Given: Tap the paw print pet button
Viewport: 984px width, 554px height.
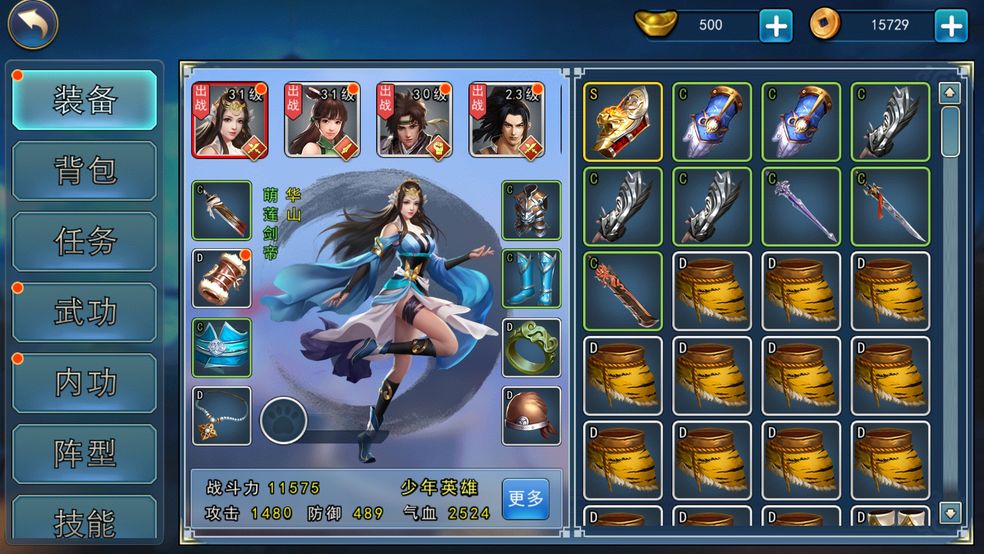Looking at the screenshot, I should pos(281,421).
